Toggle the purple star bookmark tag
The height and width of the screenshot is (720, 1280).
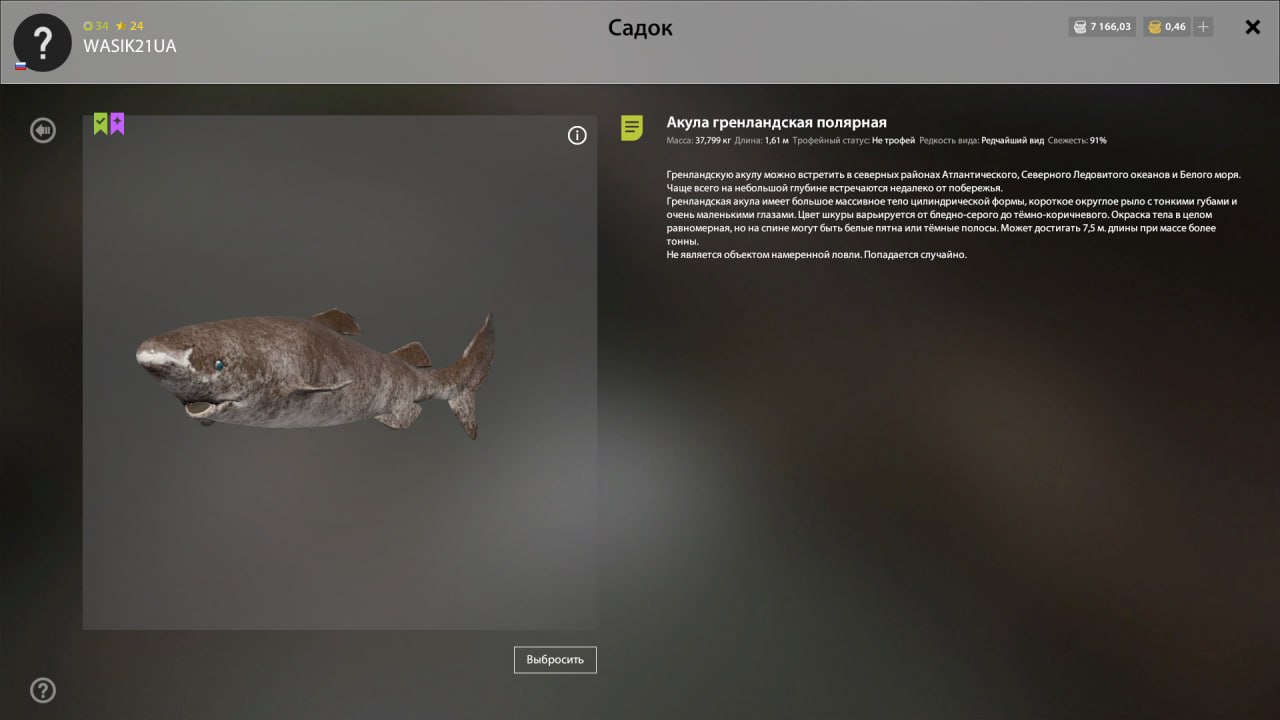coord(117,122)
